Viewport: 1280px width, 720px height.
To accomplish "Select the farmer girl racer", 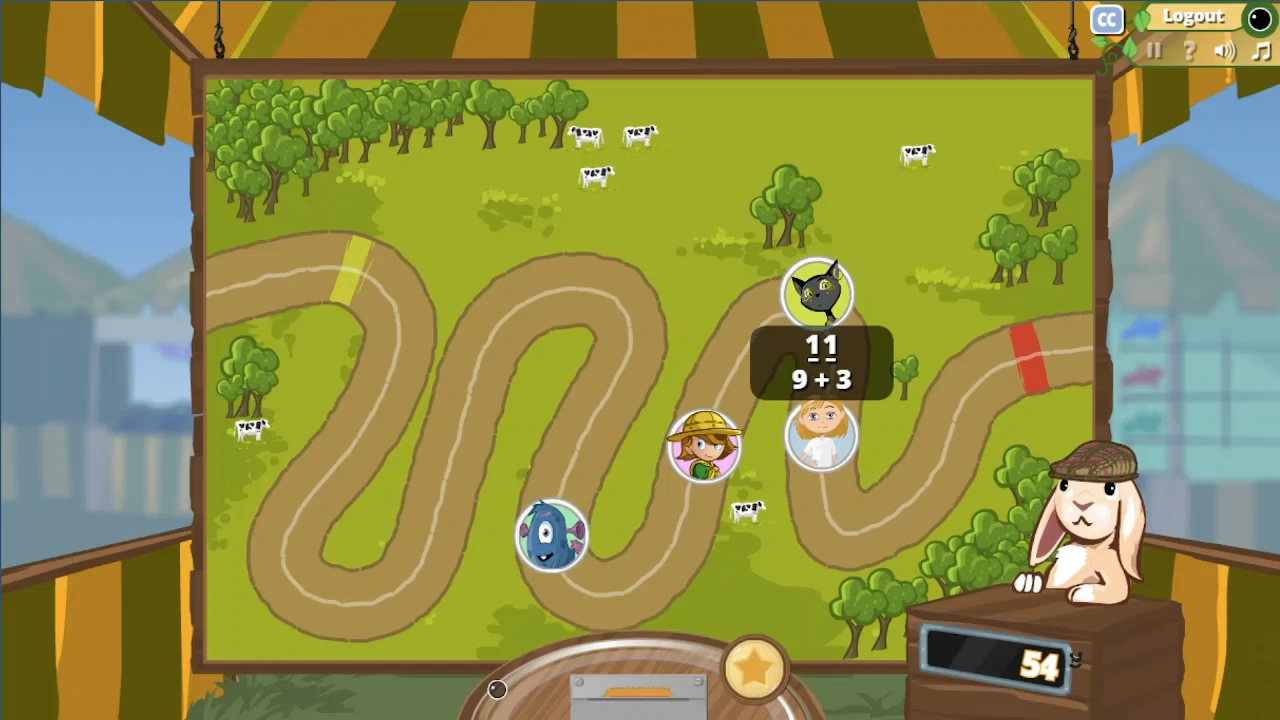I will pyautogui.click(x=705, y=447).
